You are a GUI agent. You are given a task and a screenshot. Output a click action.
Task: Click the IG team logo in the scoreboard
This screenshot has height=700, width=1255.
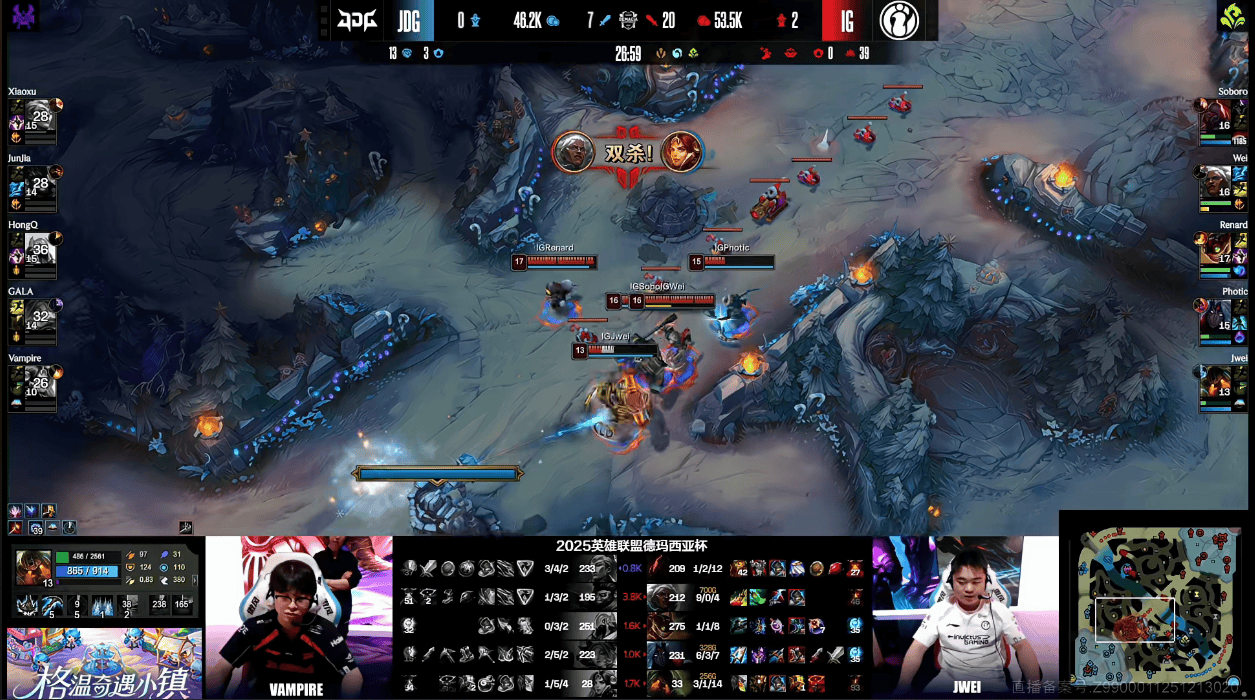(899, 20)
